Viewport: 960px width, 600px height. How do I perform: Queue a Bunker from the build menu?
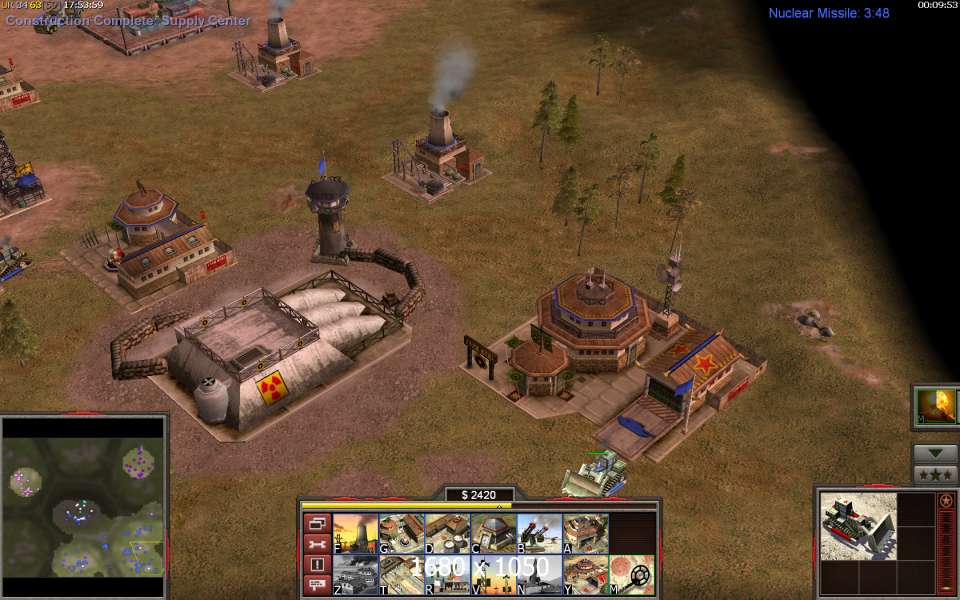[x=494, y=534]
